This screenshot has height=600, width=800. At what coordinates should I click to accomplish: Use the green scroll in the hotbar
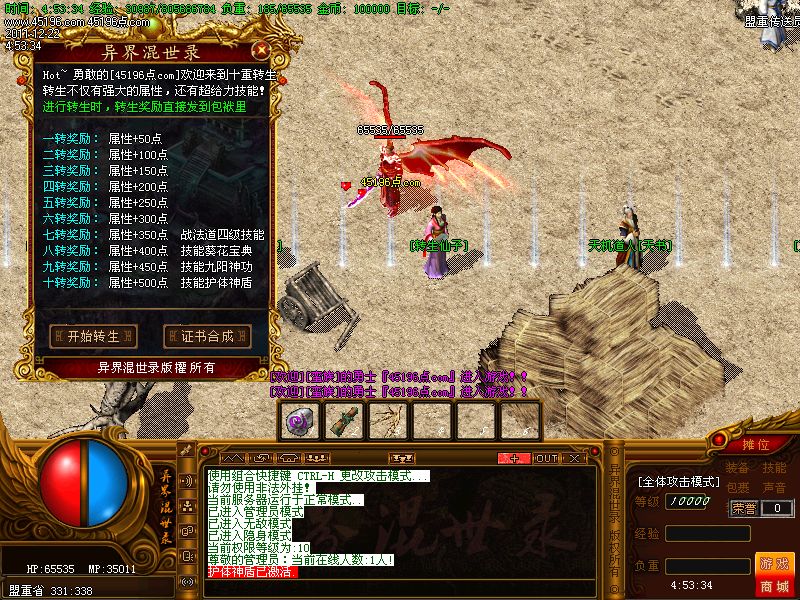pos(345,421)
